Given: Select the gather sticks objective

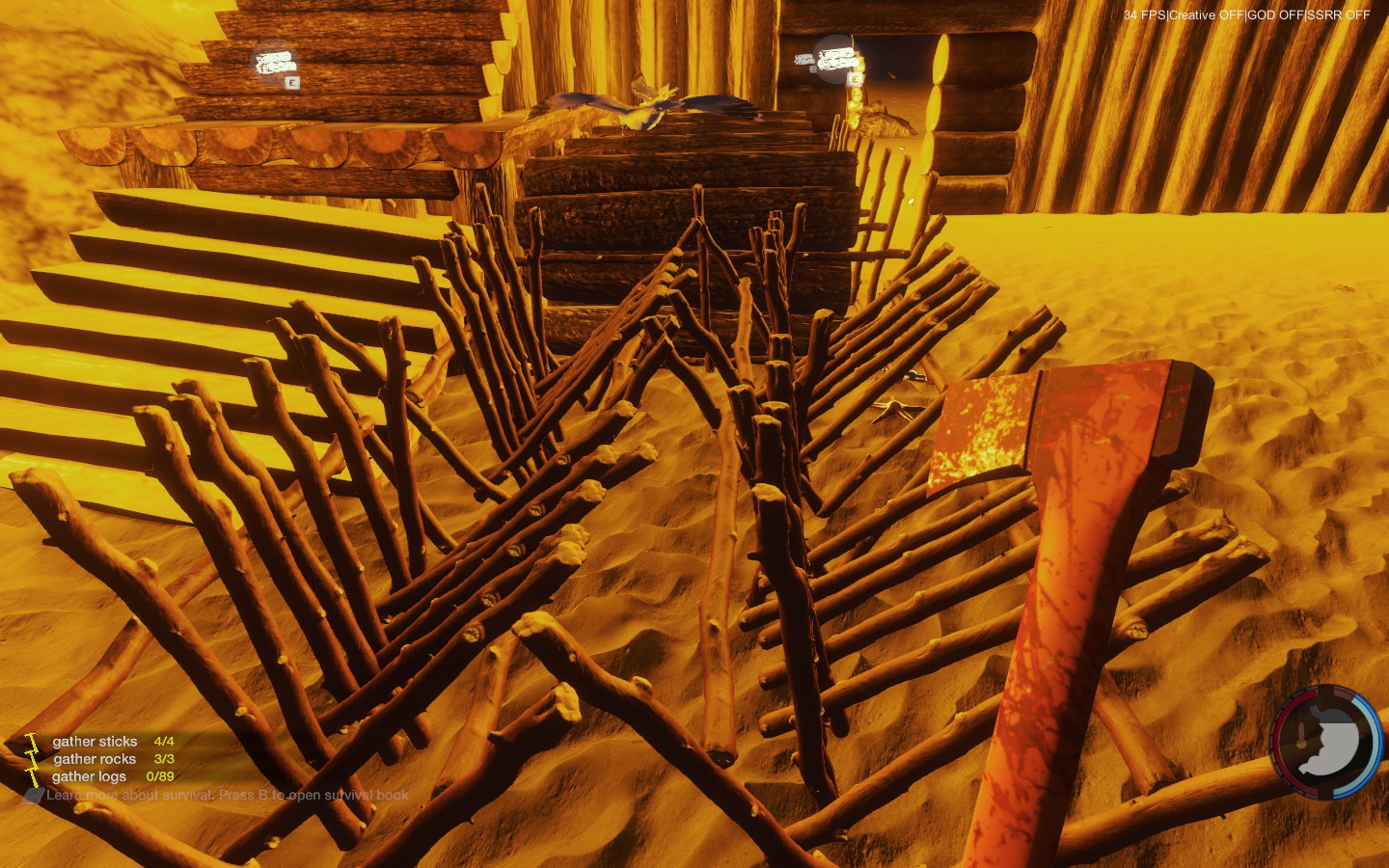Looking at the screenshot, I should pos(95,742).
